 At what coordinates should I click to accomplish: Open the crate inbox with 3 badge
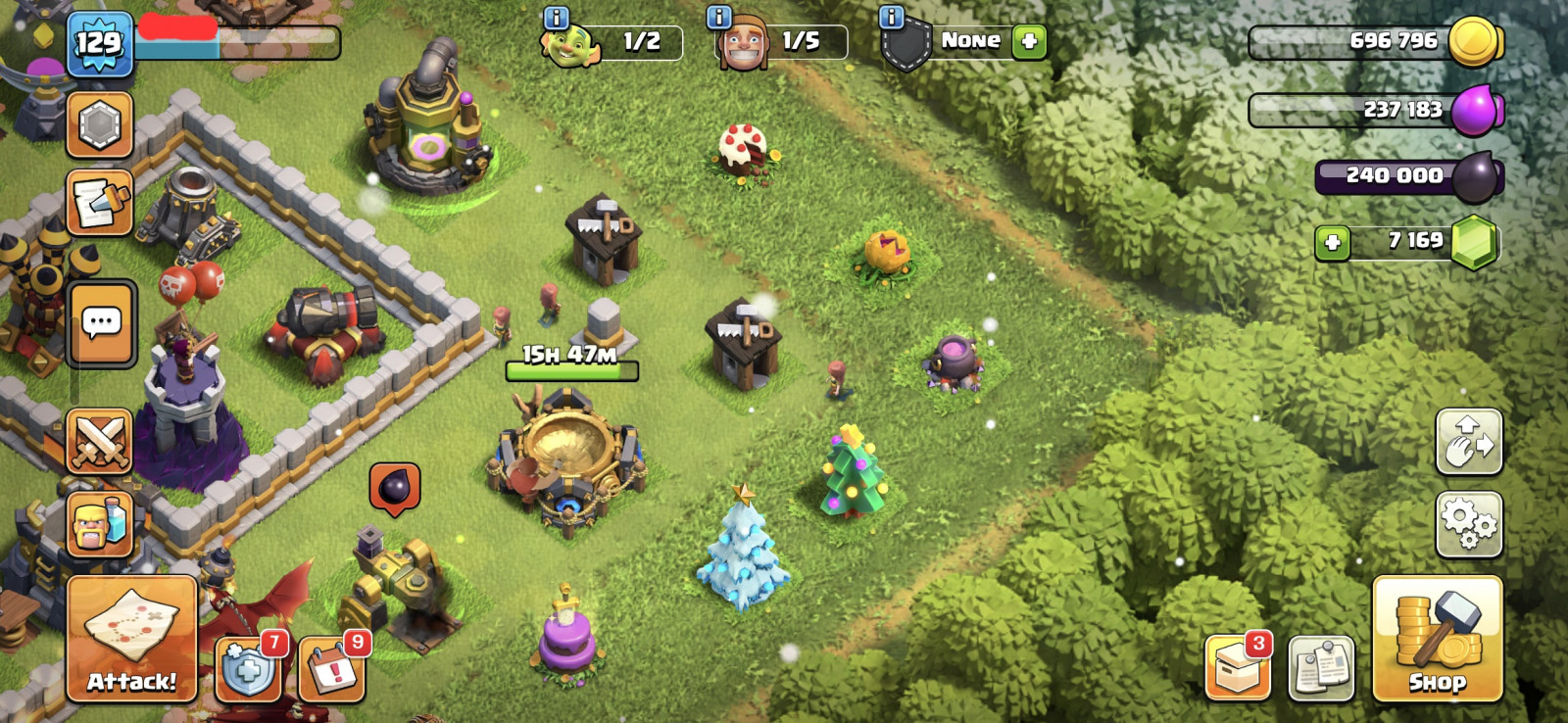coord(1237,669)
